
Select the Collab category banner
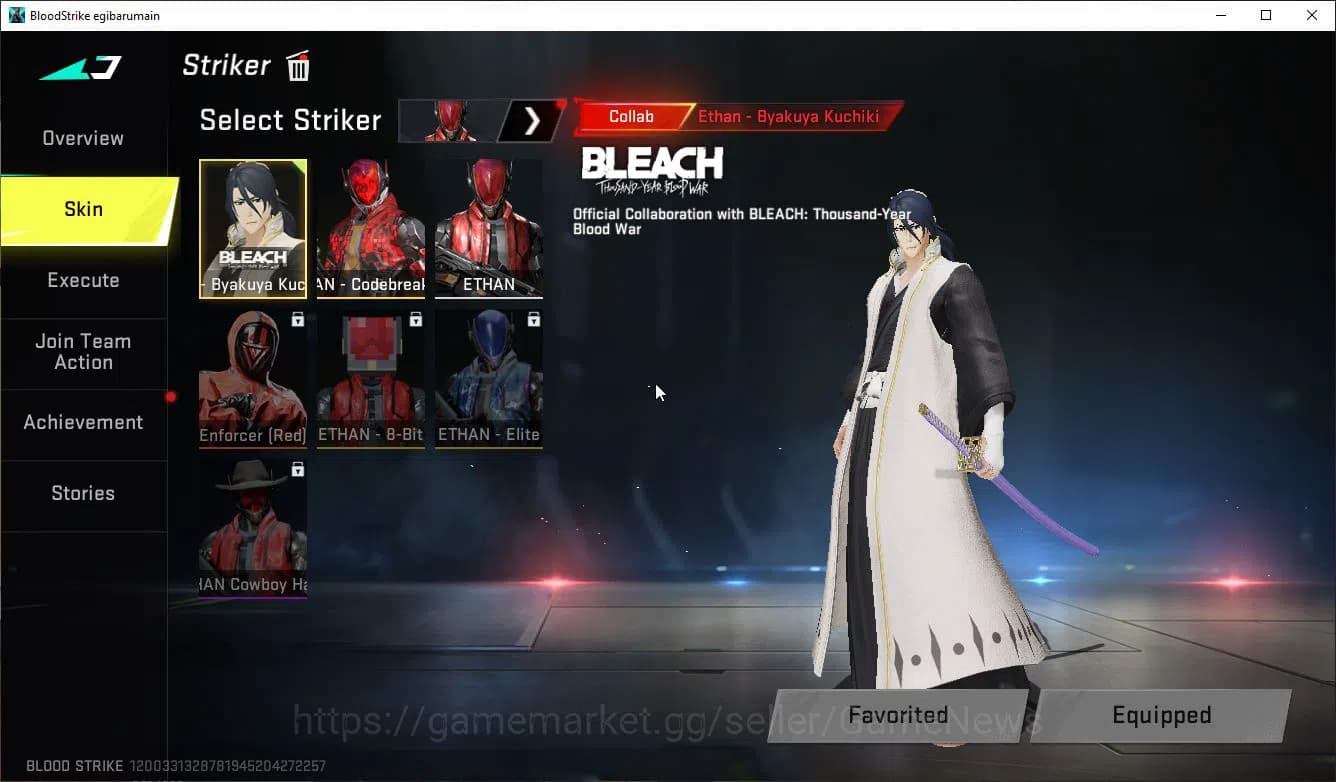631,116
